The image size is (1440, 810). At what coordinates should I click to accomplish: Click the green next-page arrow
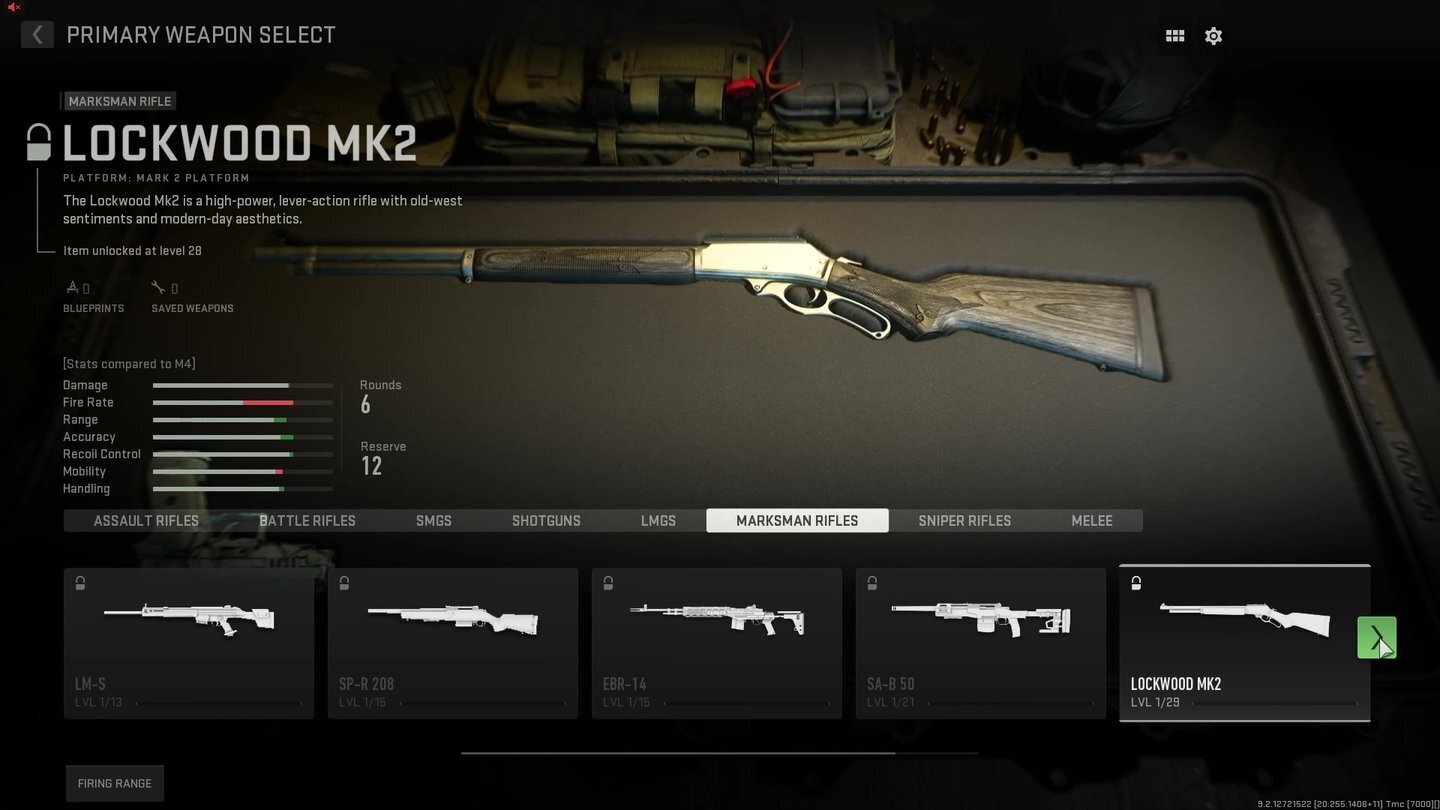tap(1377, 637)
